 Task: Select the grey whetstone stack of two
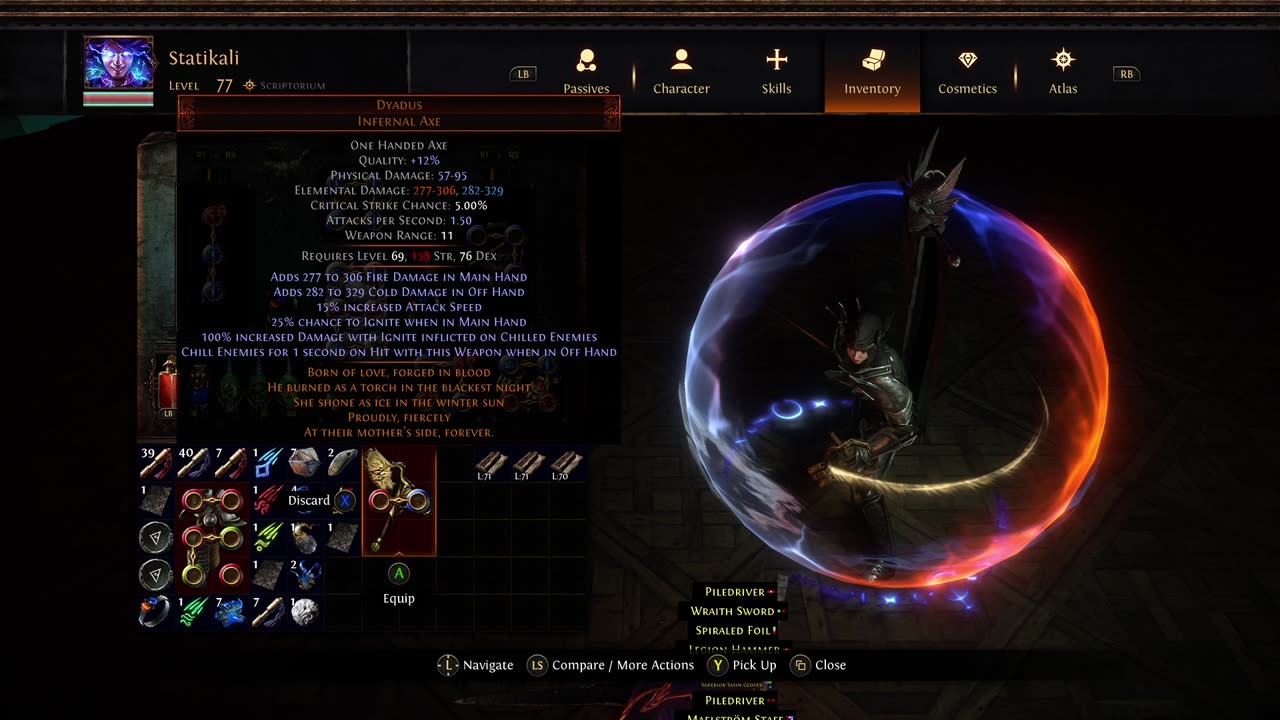click(x=341, y=463)
